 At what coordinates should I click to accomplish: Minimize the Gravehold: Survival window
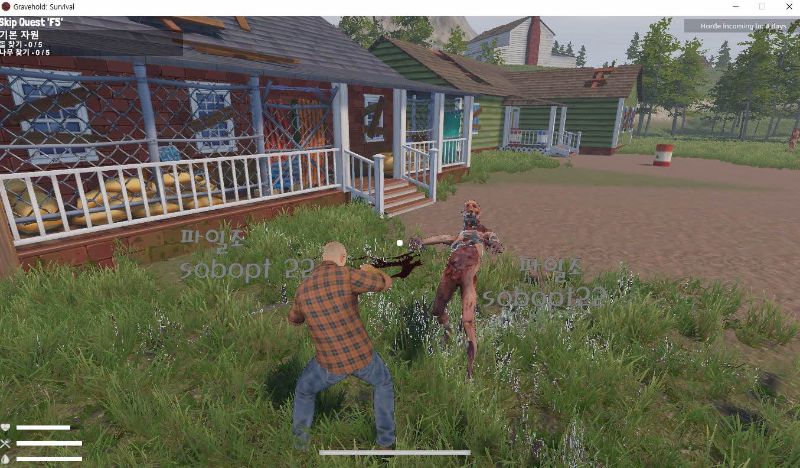pyautogui.click(x=734, y=6)
